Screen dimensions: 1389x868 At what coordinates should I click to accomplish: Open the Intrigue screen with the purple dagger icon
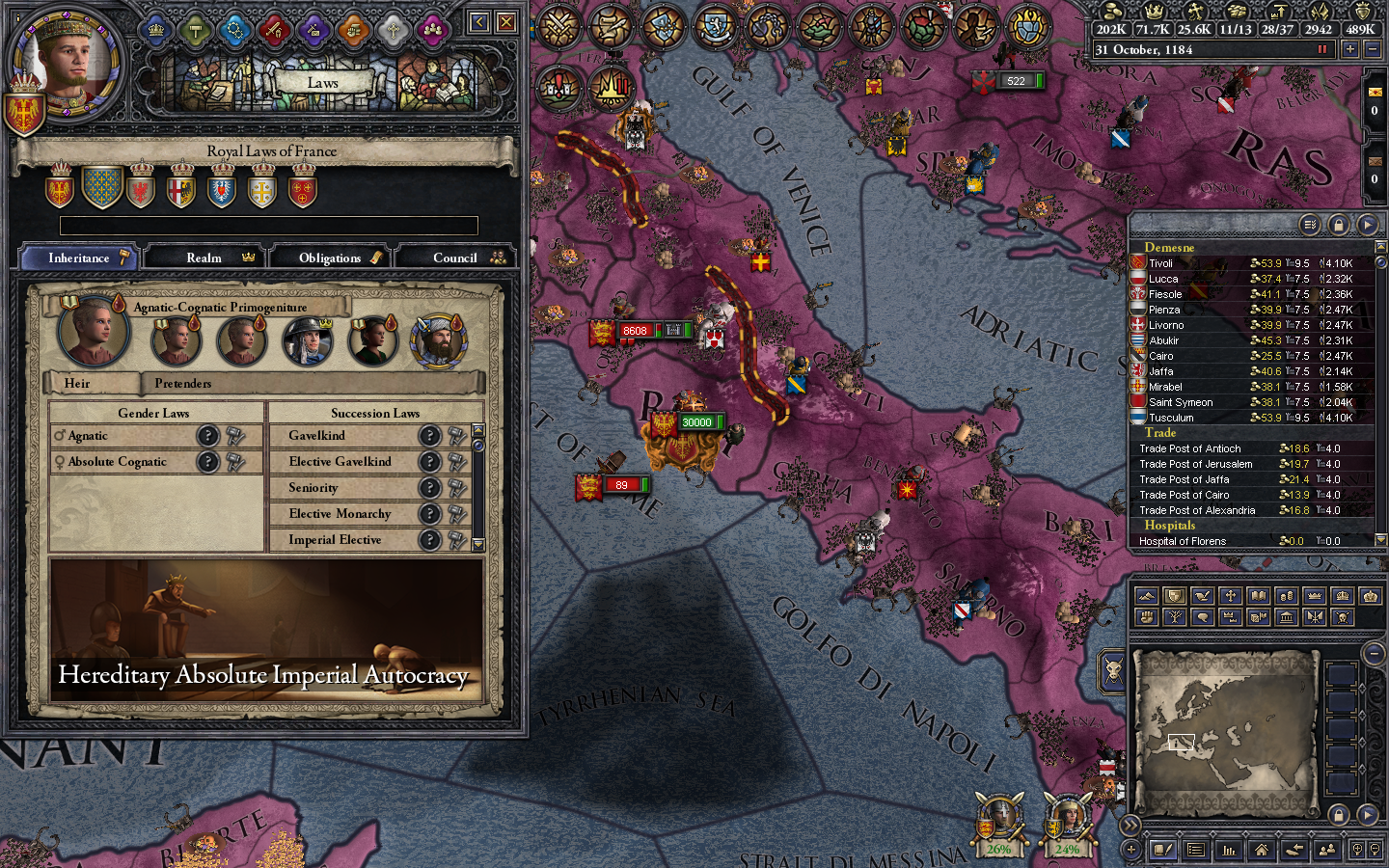[x=315, y=30]
